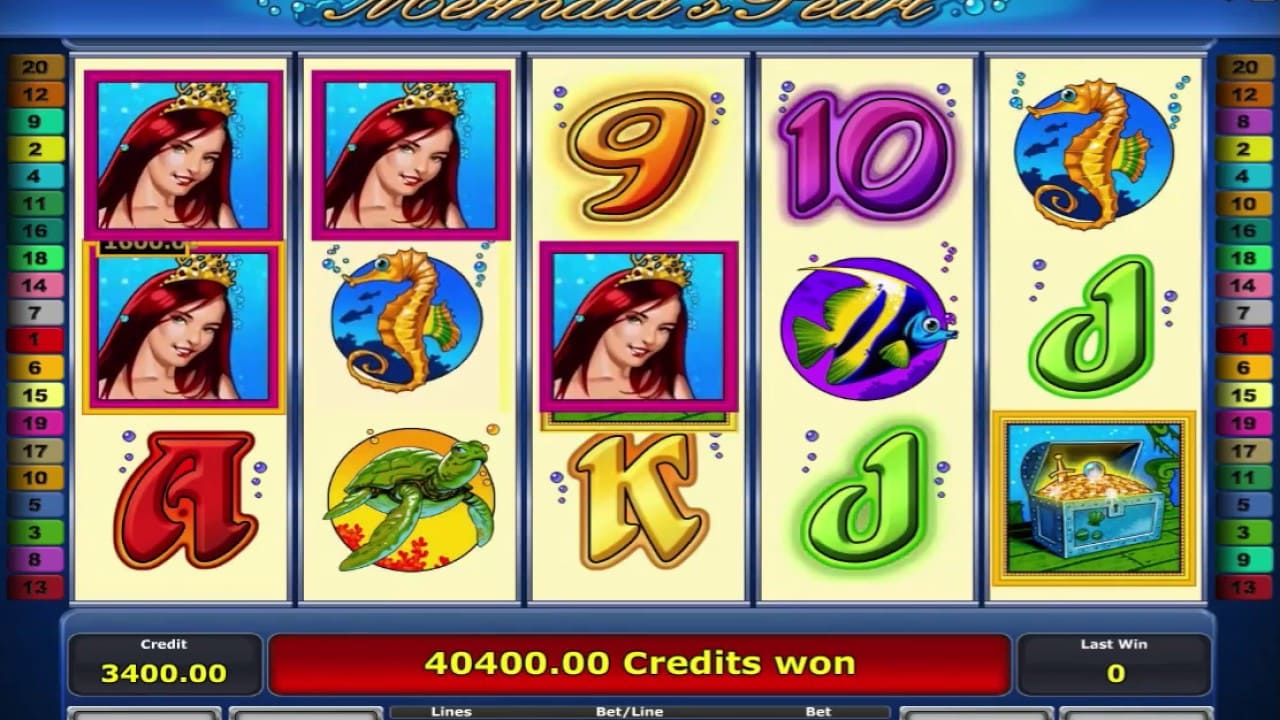Select payline 12 marker on the right rail

click(1243, 95)
